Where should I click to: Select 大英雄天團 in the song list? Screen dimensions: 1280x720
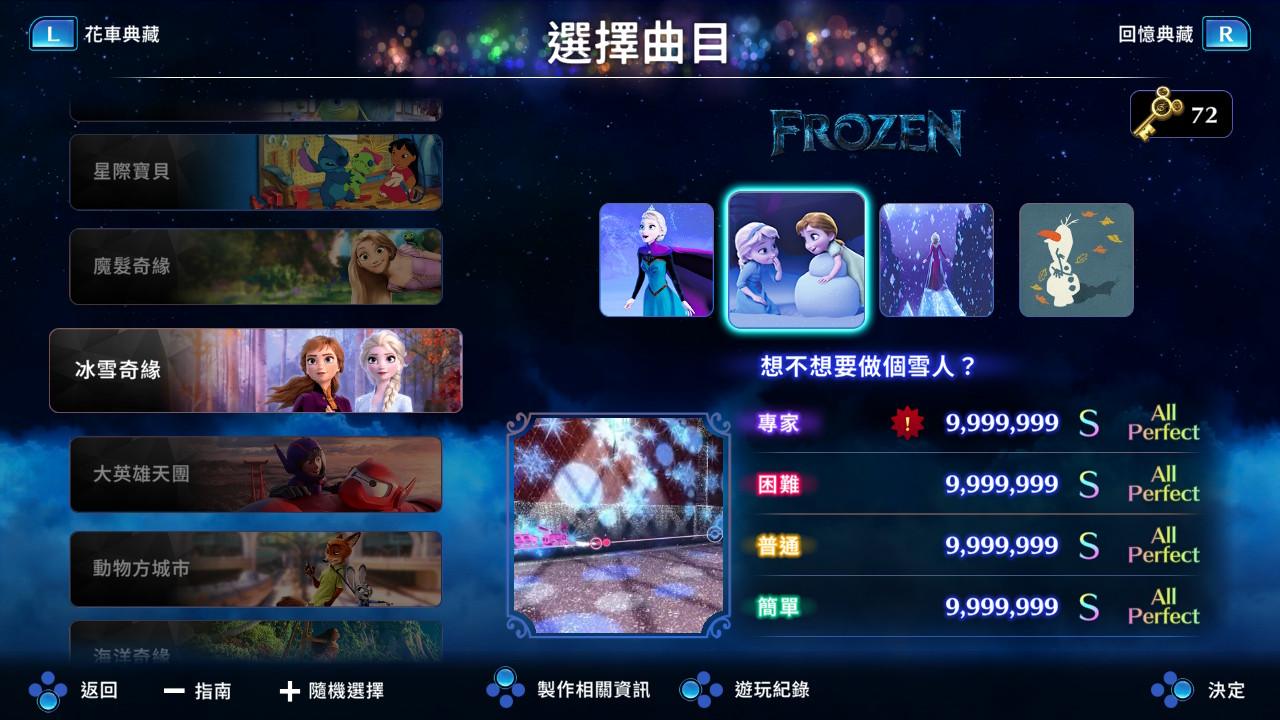pyautogui.click(x=255, y=474)
